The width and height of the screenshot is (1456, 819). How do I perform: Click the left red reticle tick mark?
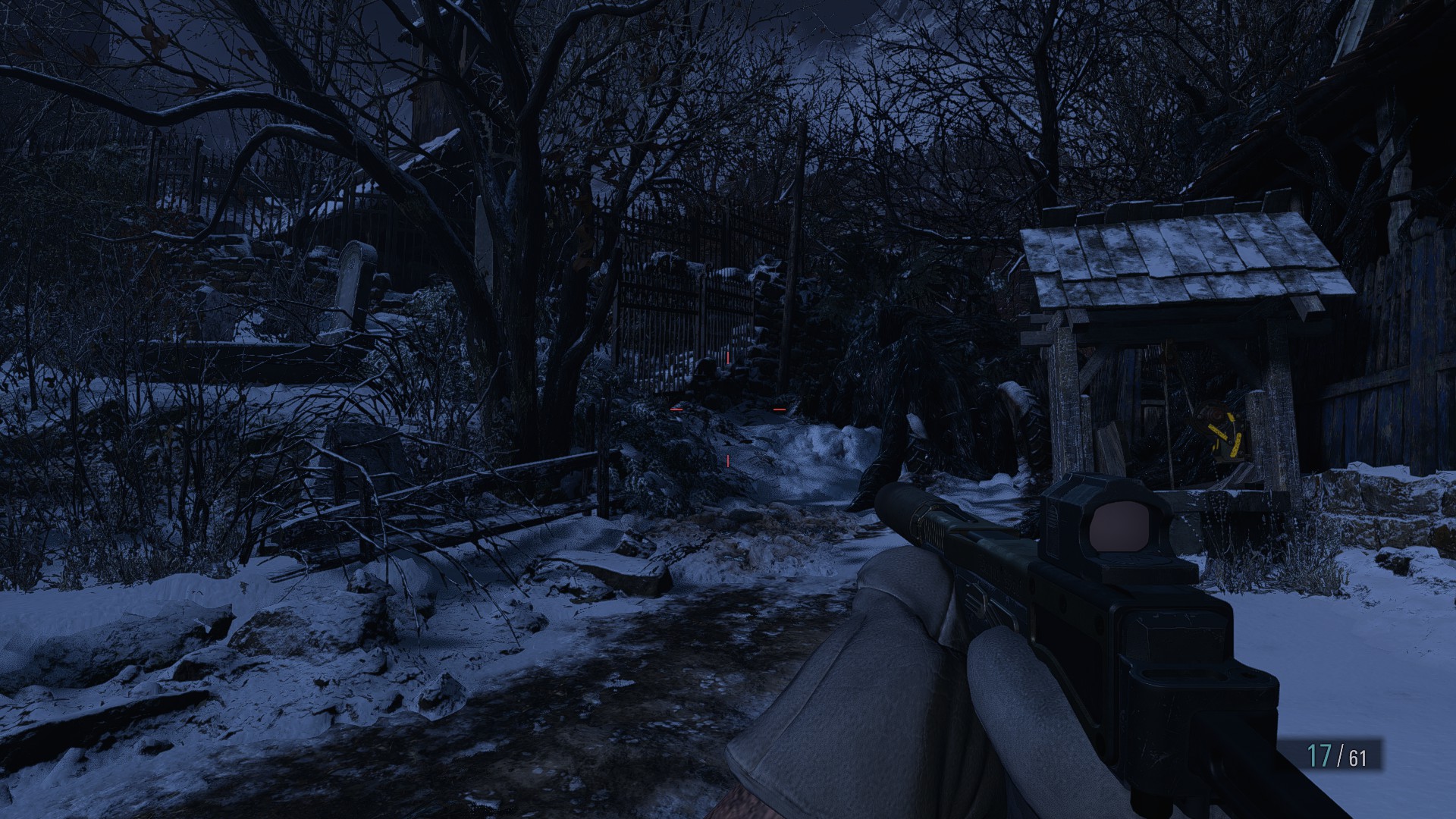point(676,409)
